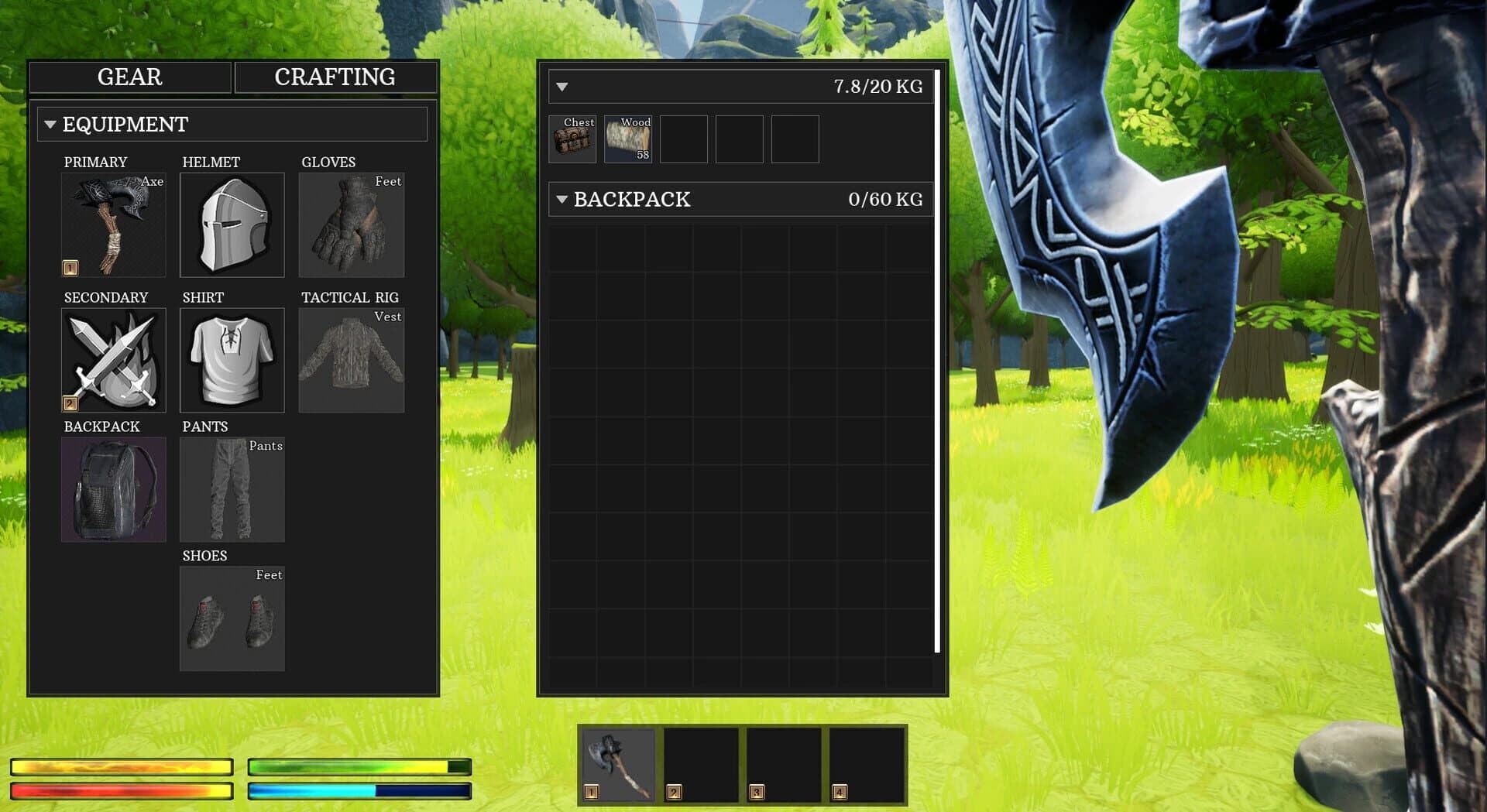1487x812 pixels.
Task: Select the Gloves equipment icon
Action: 351,224
